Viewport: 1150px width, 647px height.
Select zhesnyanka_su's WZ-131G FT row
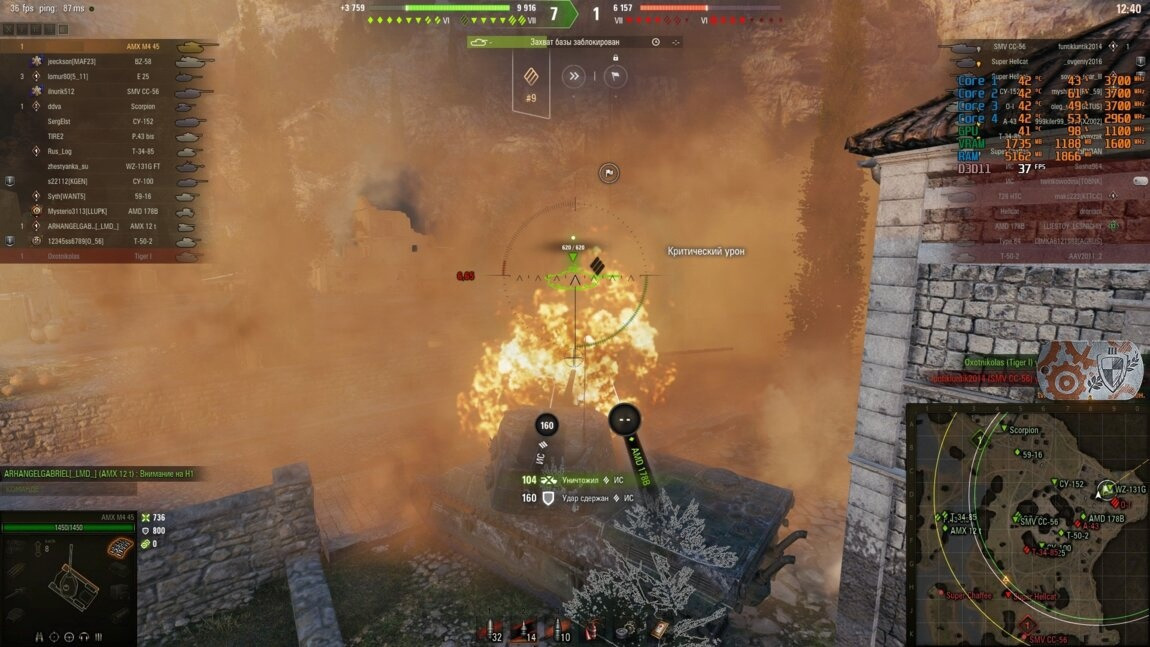click(x=100, y=166)
